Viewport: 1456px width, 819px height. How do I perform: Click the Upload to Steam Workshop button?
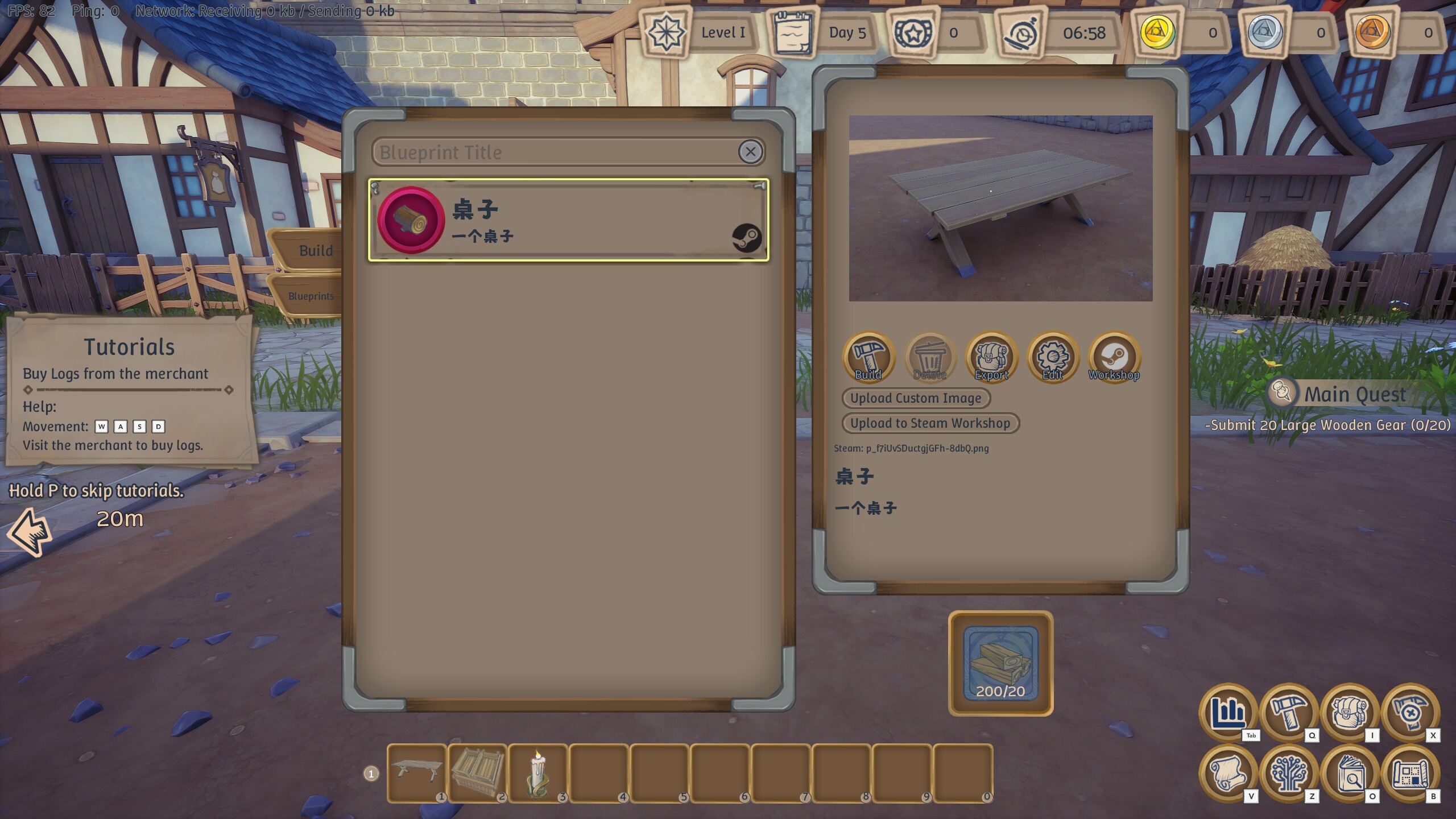[x=930, y=423]
